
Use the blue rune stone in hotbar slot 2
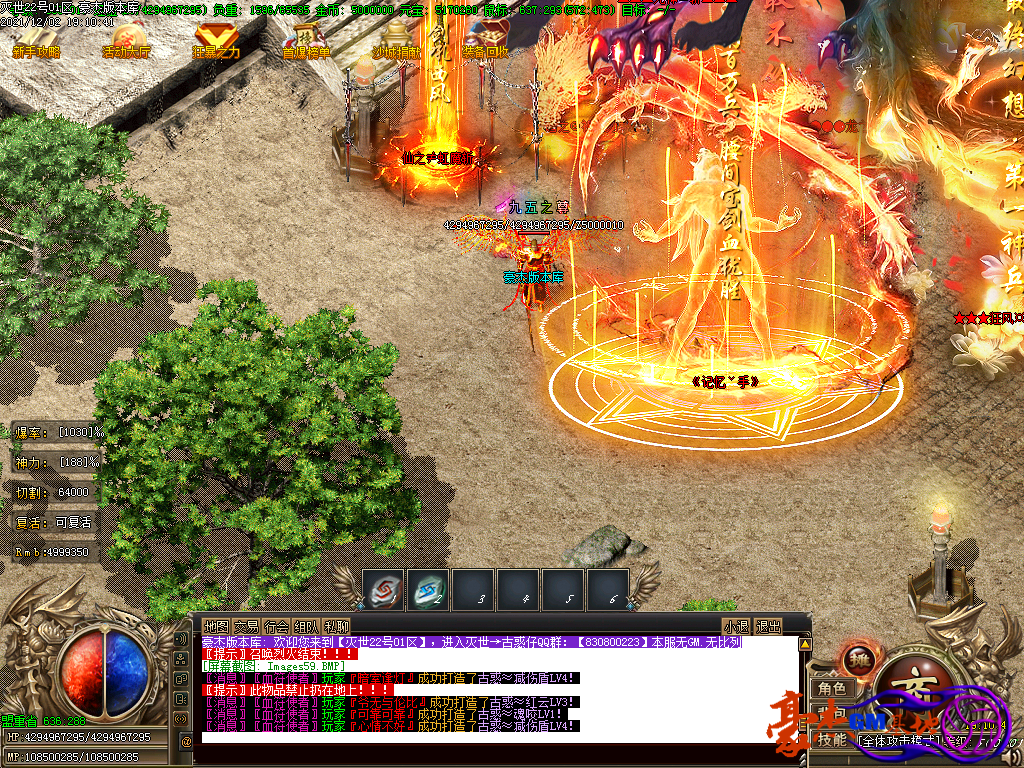428,588
